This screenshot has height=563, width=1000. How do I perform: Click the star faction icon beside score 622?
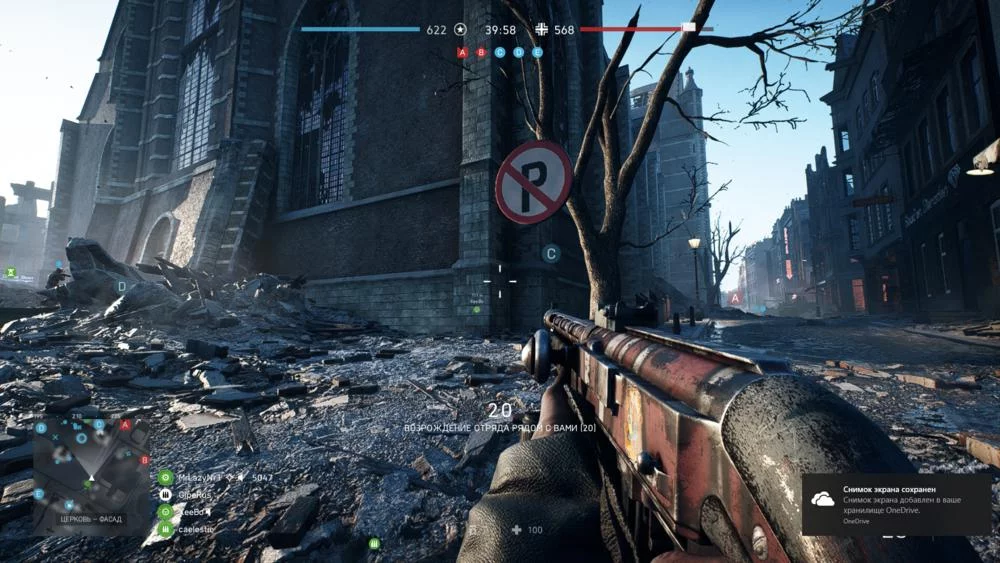click(x=460, y=30)
